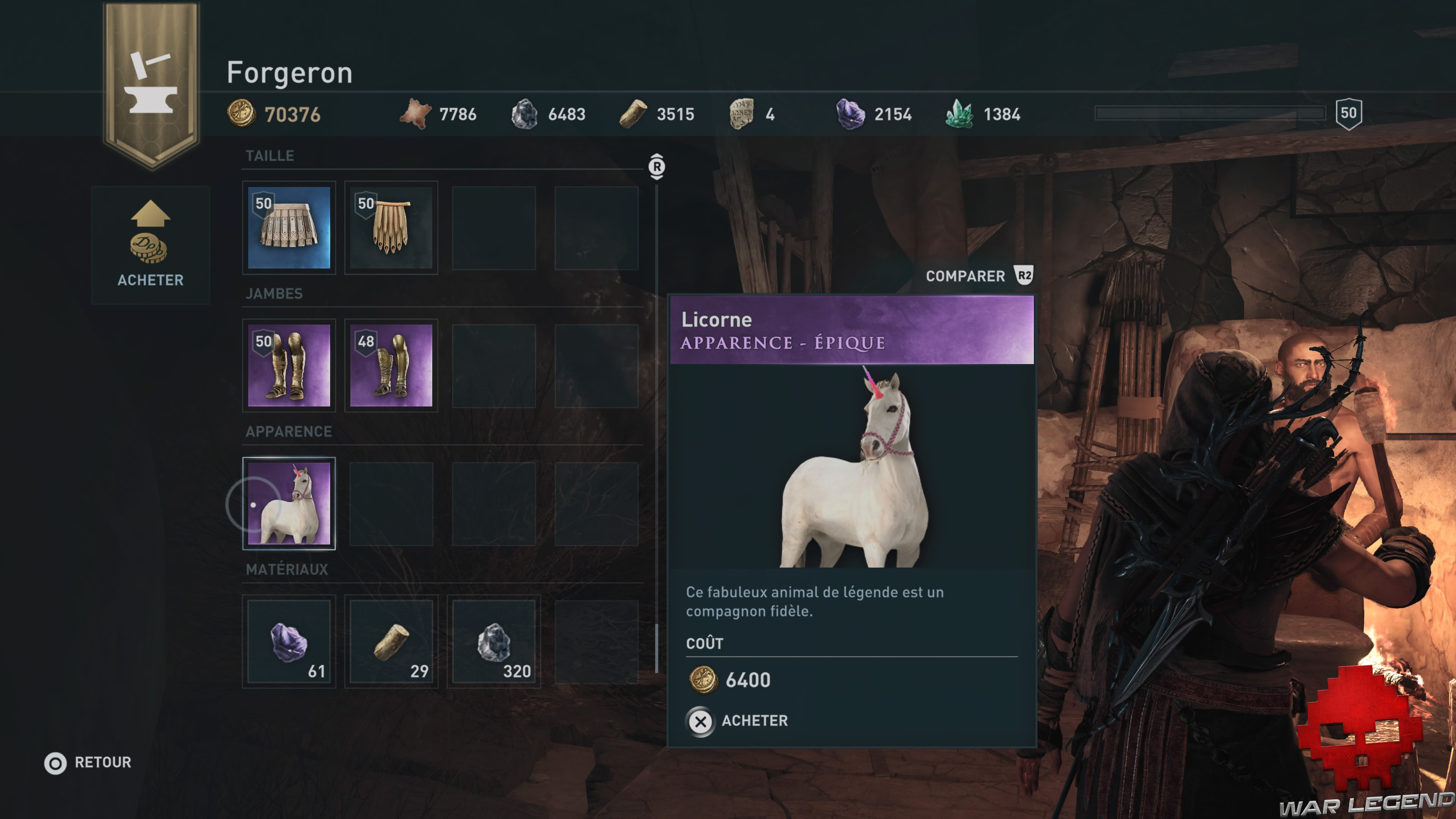Expand the TAILLE category section
Viewport: 1456px width, 819px height.
pos(270,155)
